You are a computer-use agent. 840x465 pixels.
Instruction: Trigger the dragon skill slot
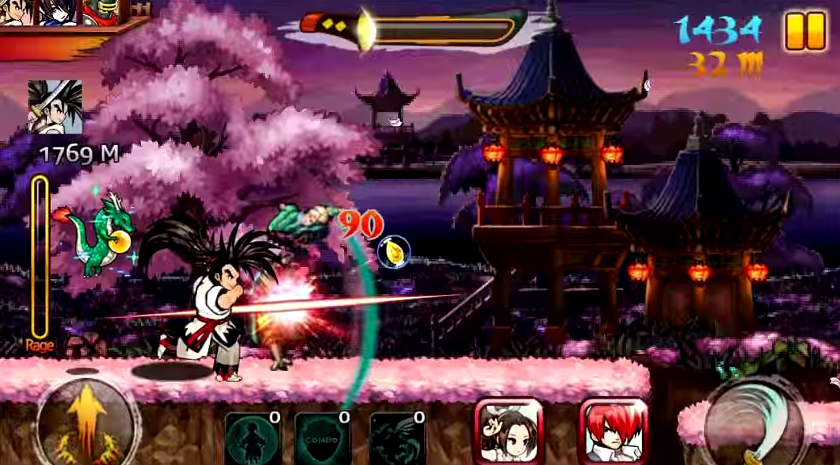(x=396, y=438)
